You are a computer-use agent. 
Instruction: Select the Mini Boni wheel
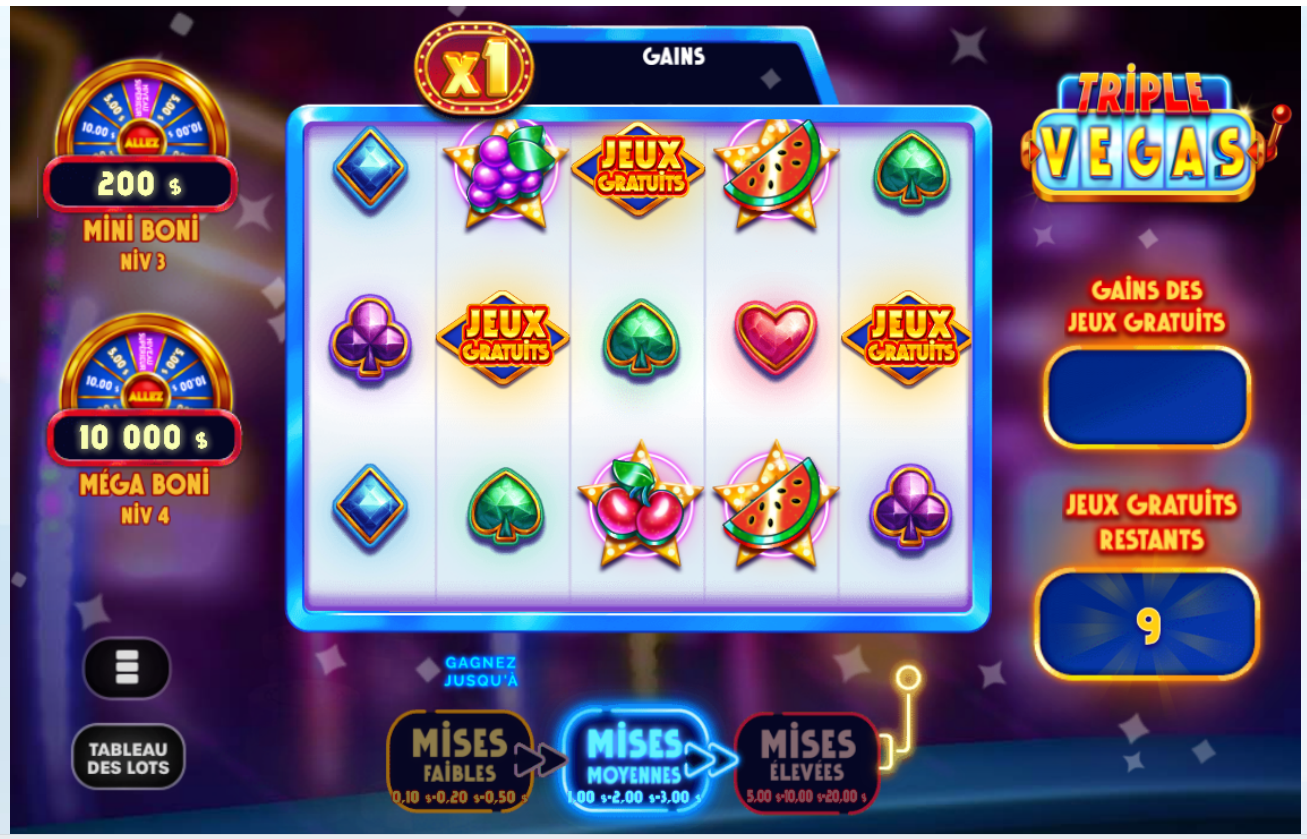coord(140,140)
